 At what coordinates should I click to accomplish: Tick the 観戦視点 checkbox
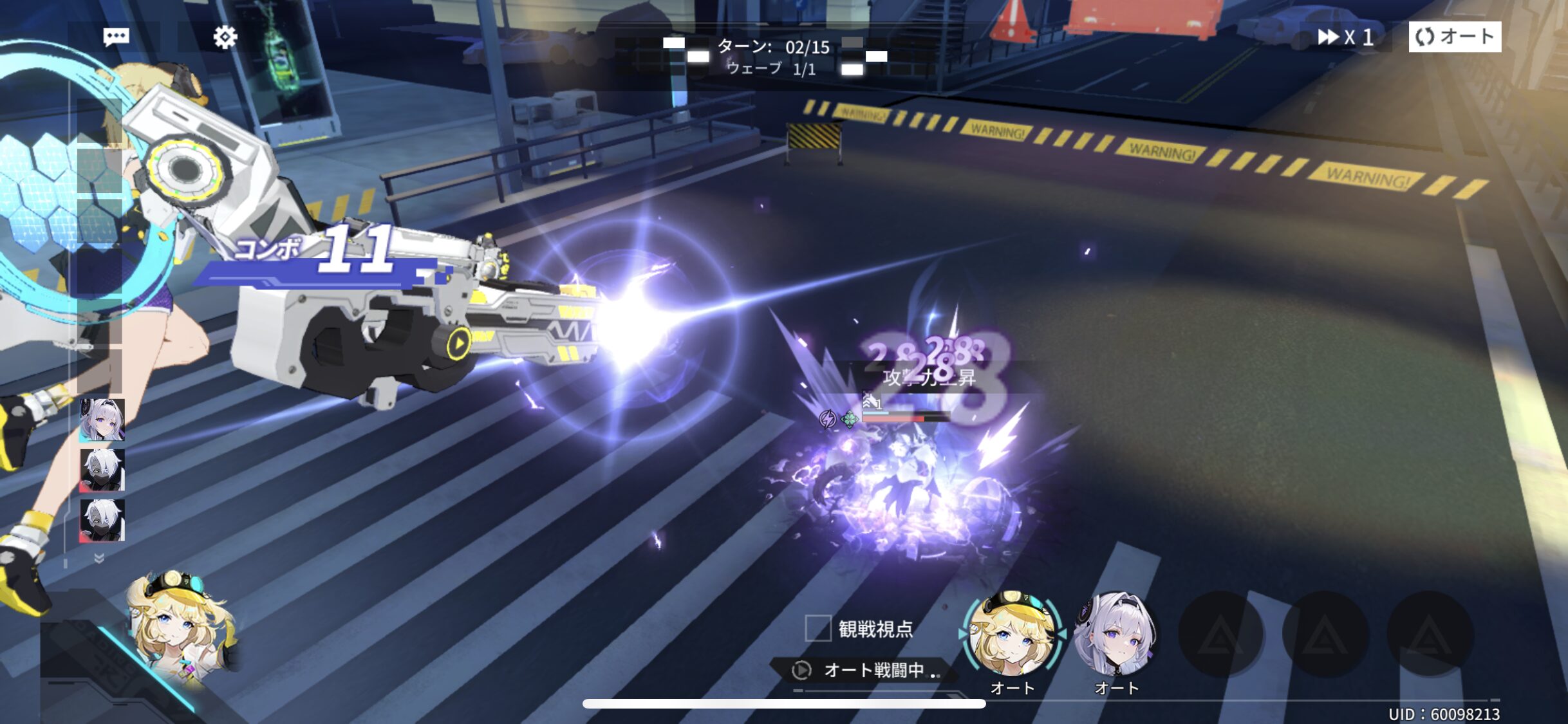pos(818,628)
